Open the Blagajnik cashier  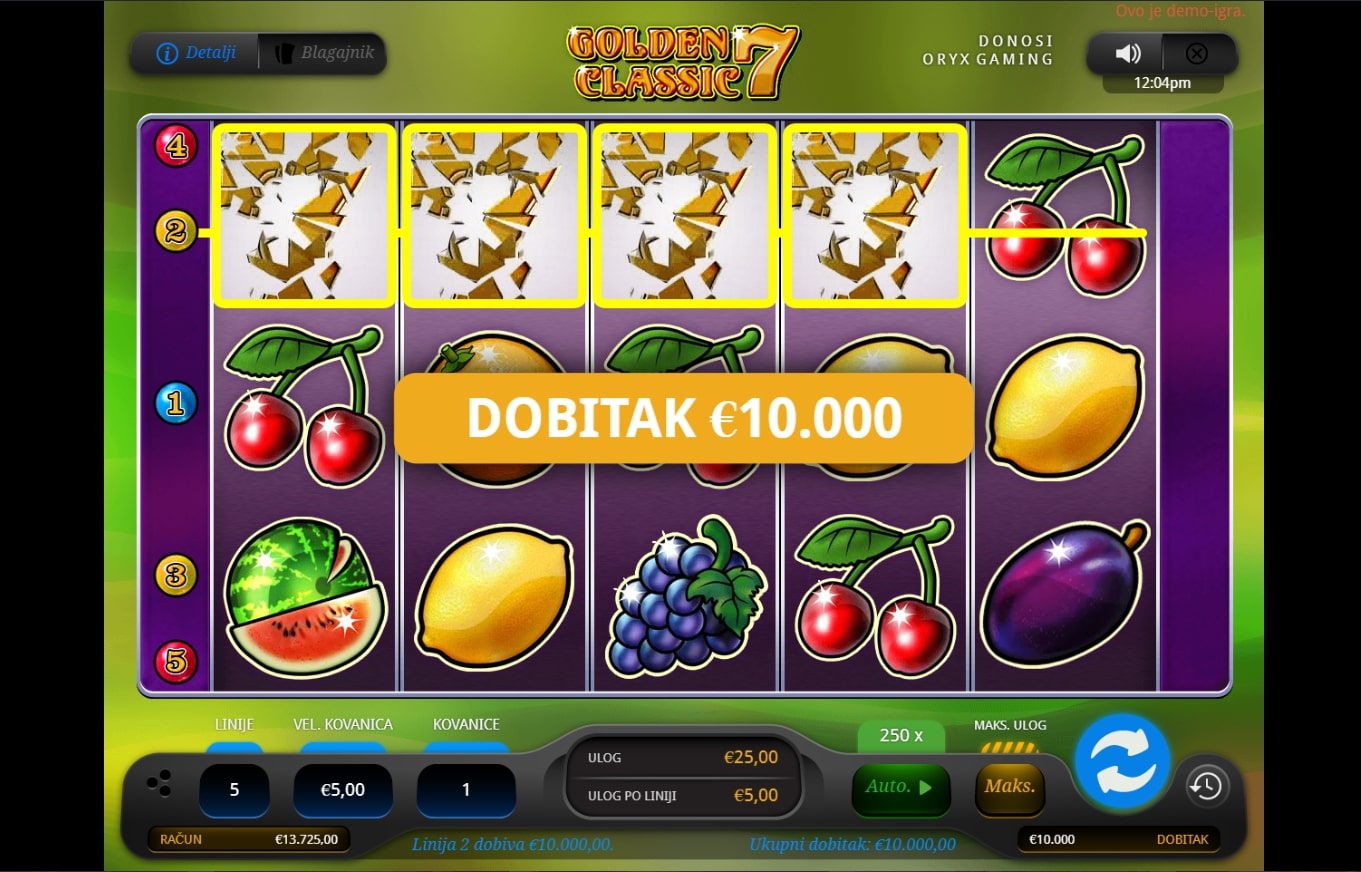coord(323,53)
